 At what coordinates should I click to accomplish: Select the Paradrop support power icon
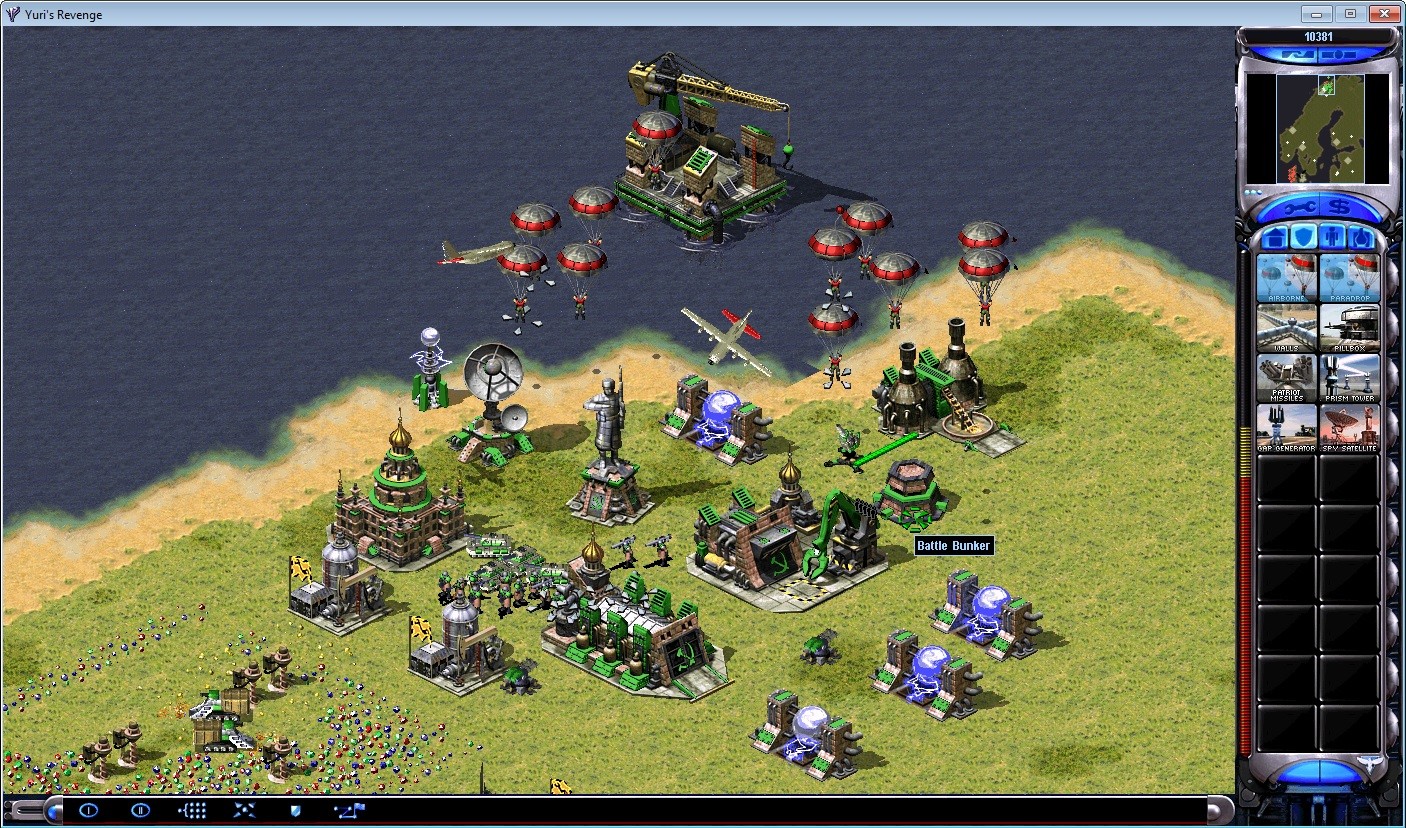point(1351,277)
